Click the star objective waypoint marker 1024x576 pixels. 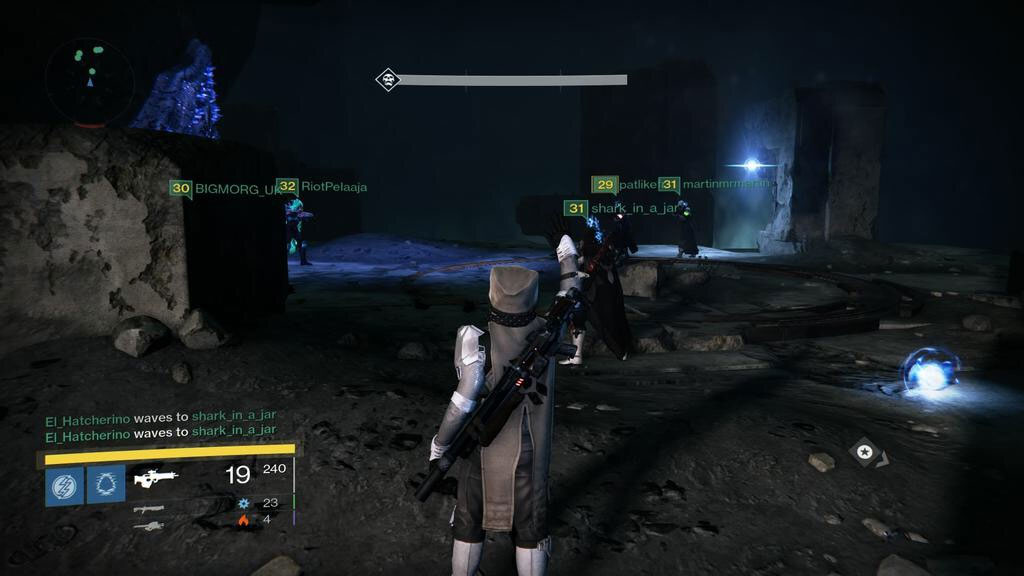tap(865, 453)
